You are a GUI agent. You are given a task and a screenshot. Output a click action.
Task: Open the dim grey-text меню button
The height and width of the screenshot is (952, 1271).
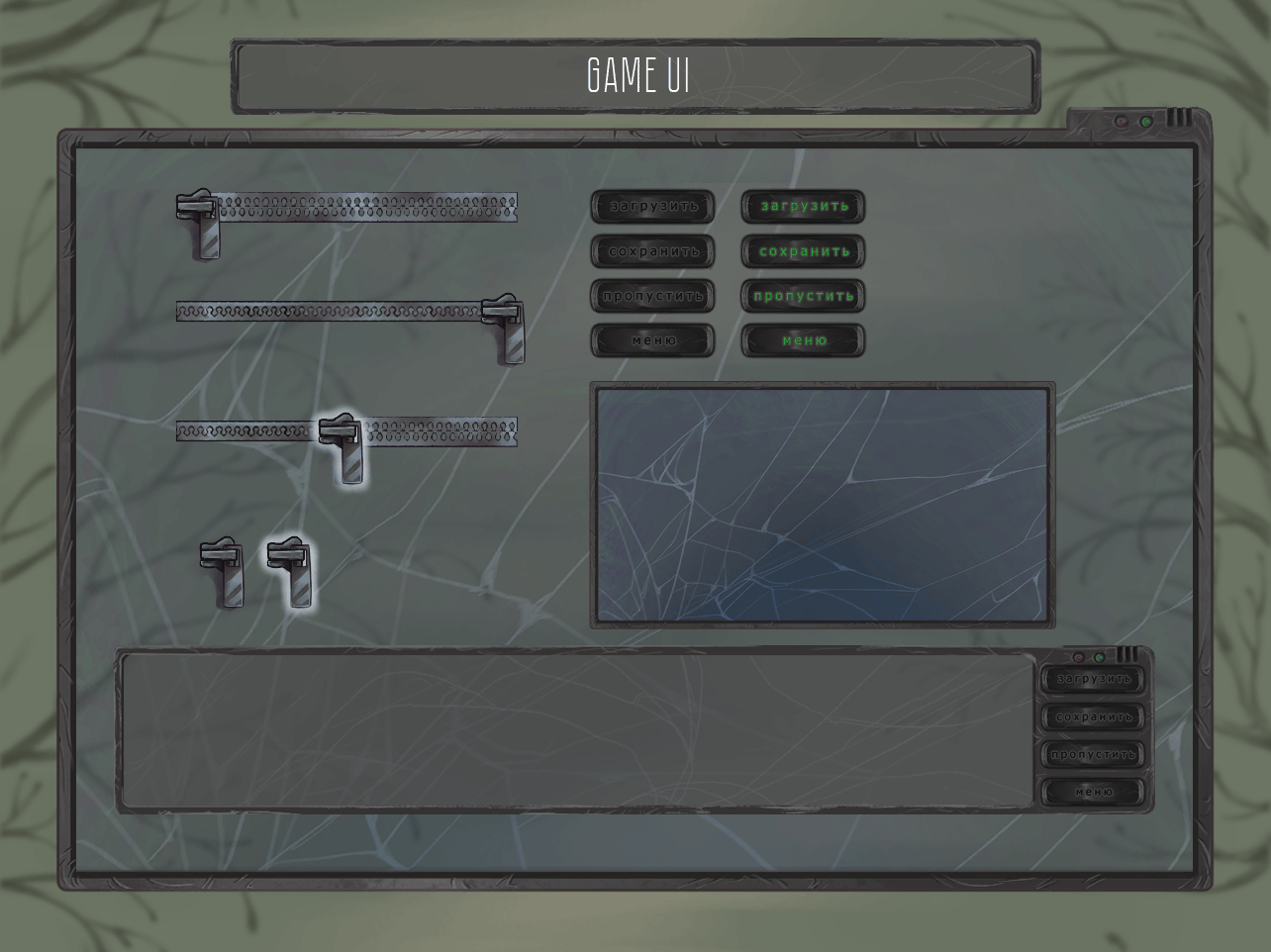pyautogui.click(x=652, y=340)
